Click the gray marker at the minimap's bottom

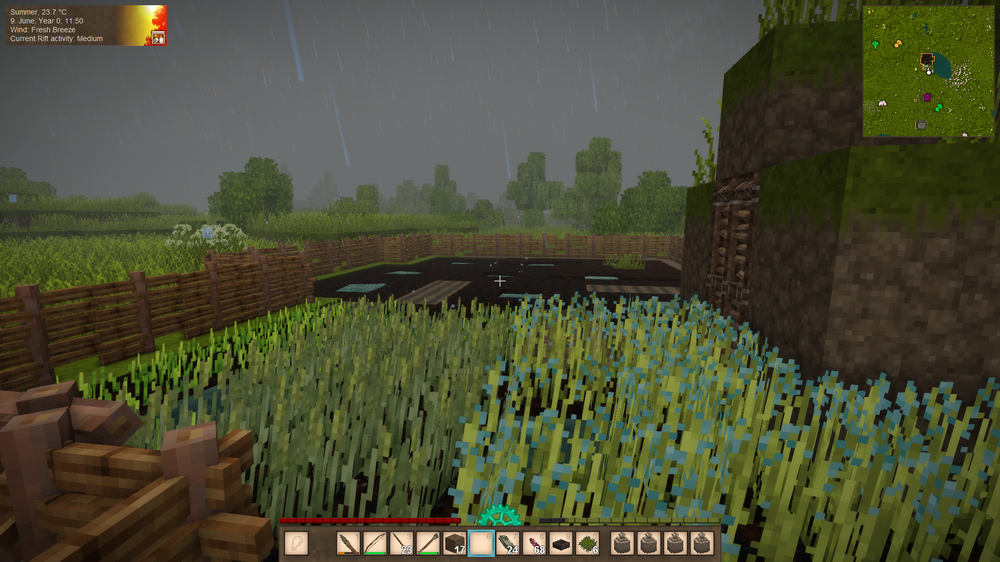921,124
